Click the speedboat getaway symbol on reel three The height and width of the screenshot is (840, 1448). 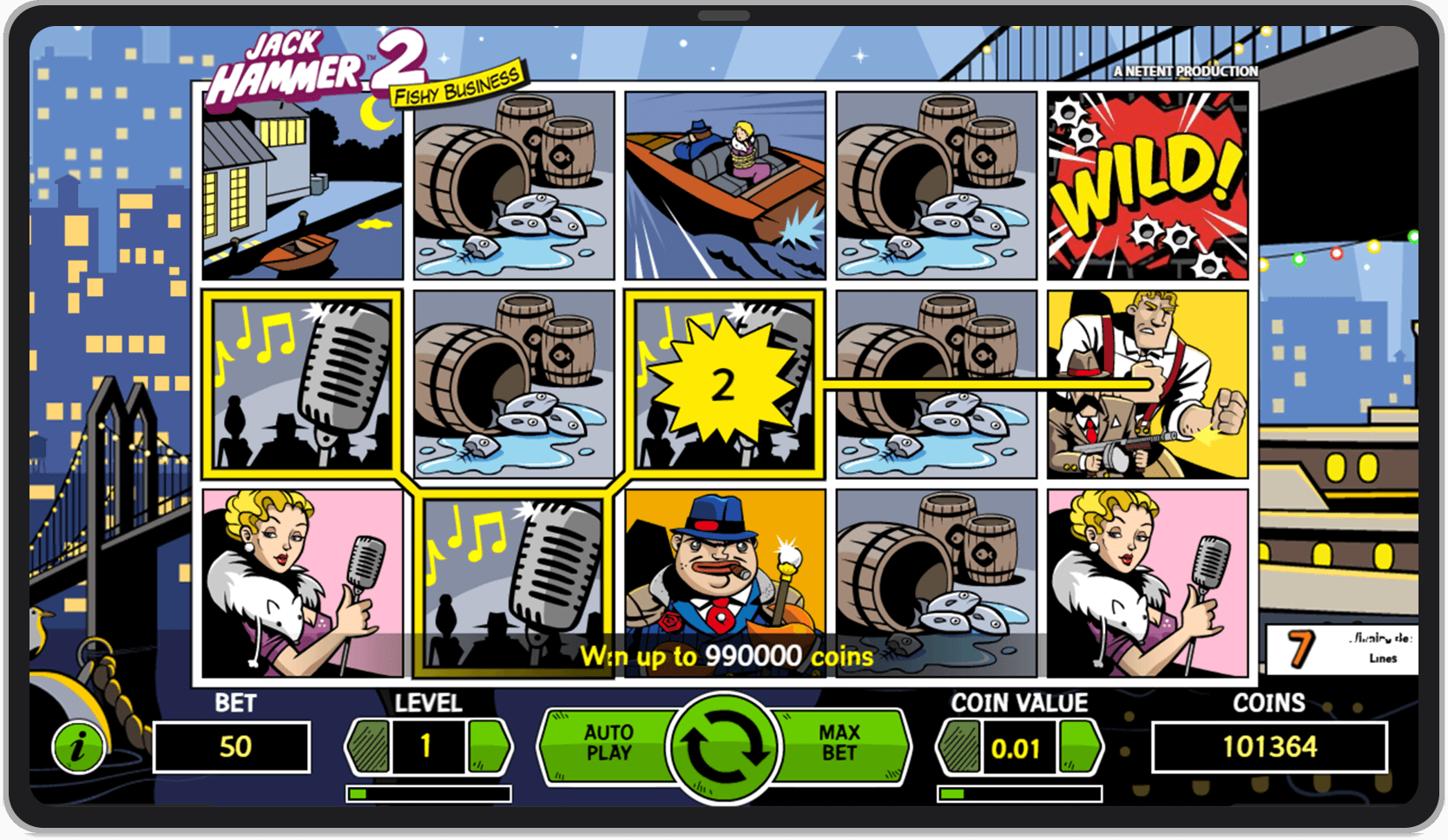[725, 182]
